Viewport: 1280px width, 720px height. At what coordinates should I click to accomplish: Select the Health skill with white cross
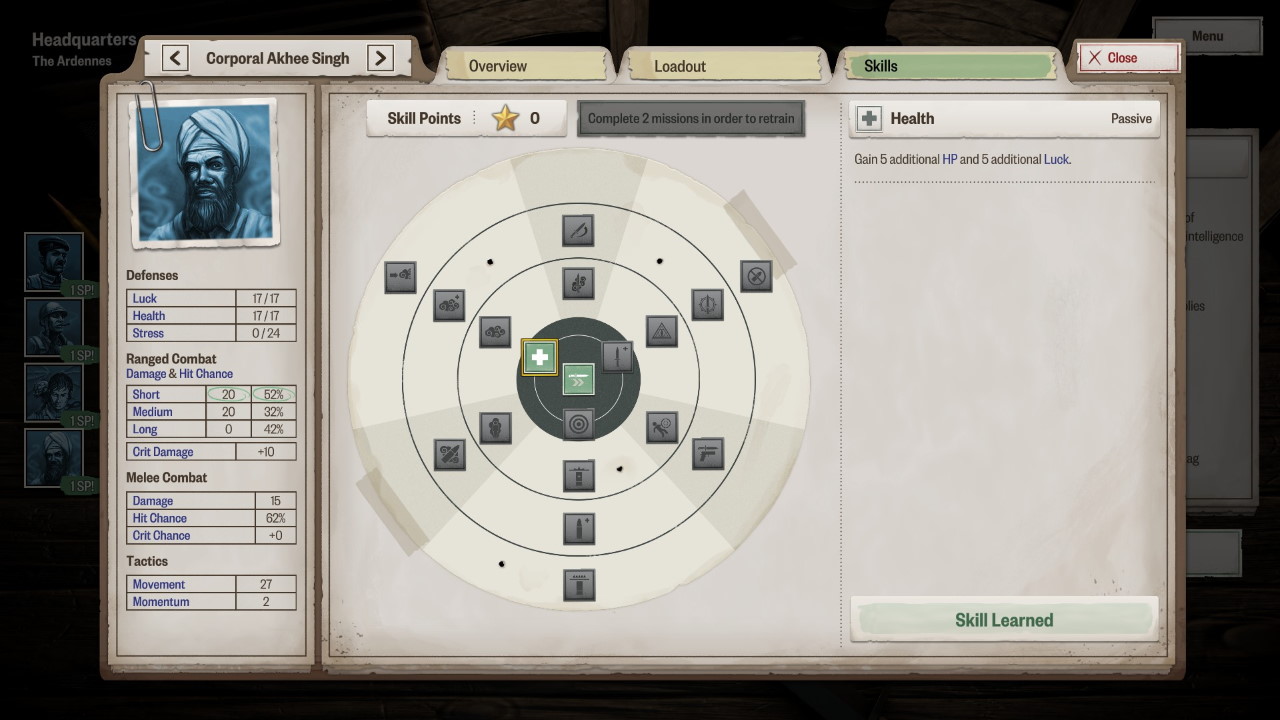pyautogui.click(x=540, y=357)
